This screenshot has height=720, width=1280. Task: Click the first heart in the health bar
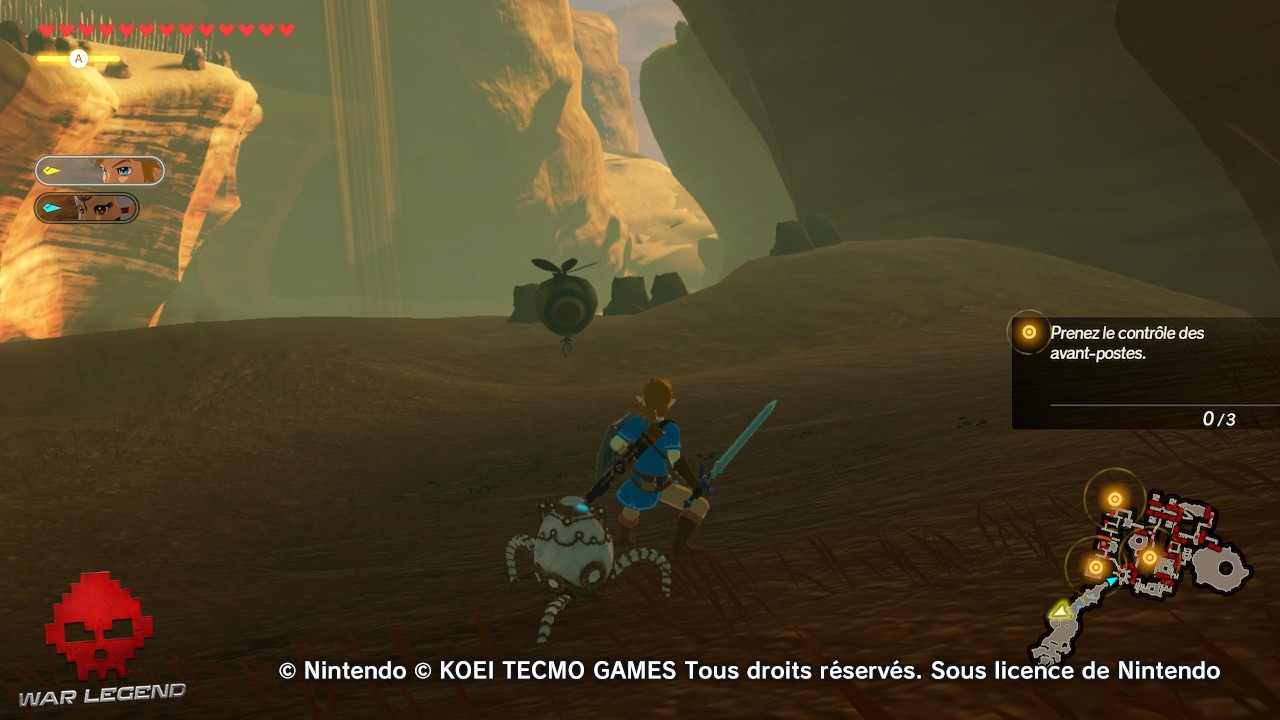click(x=46, y=29)
